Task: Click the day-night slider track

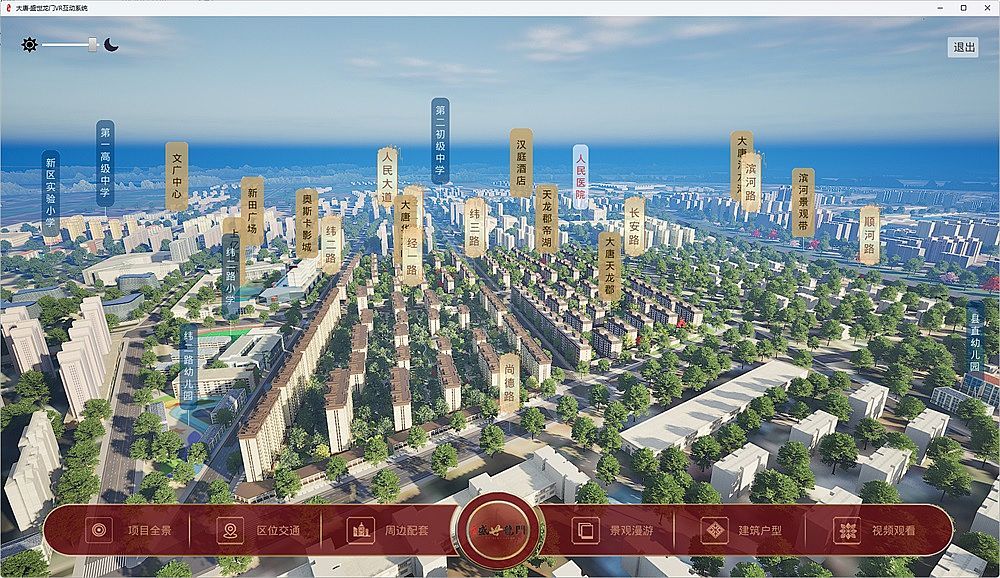Action: [68, 45]
